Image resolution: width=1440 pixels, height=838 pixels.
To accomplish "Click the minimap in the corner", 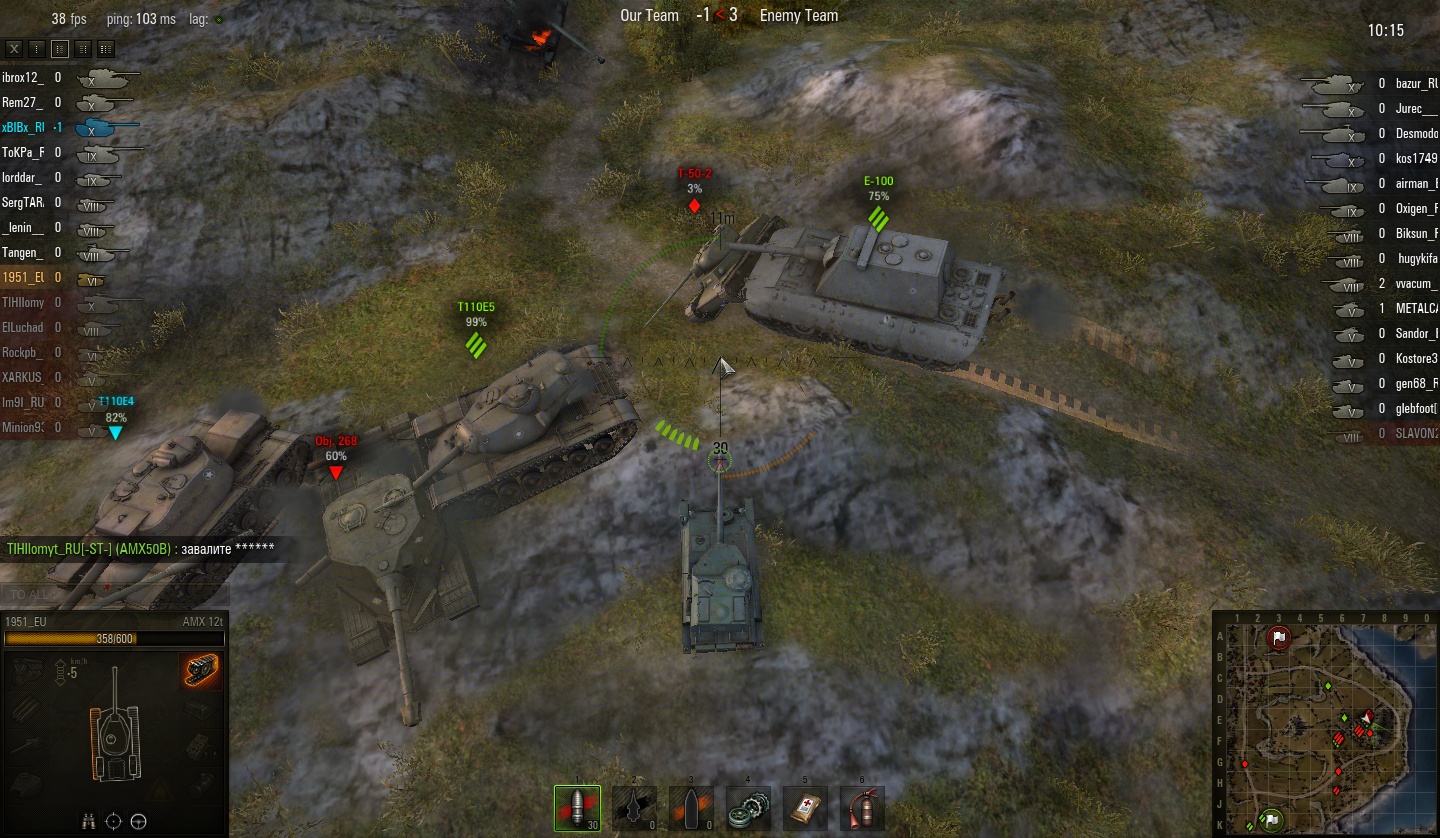I will [1325, 727].
